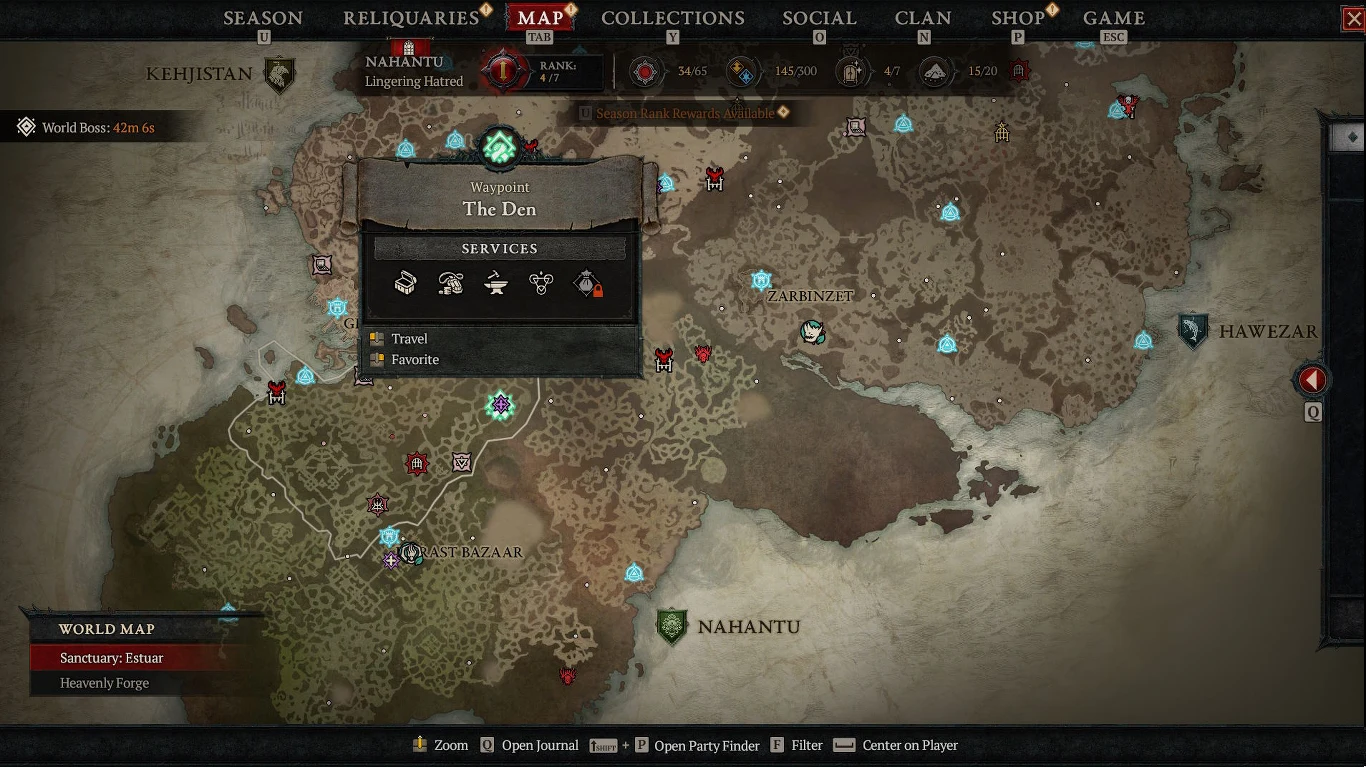The width and height of the screenshot is (1366, 767).
Task: Select the Hawezar region emblem
Action: coord(1192,331)
